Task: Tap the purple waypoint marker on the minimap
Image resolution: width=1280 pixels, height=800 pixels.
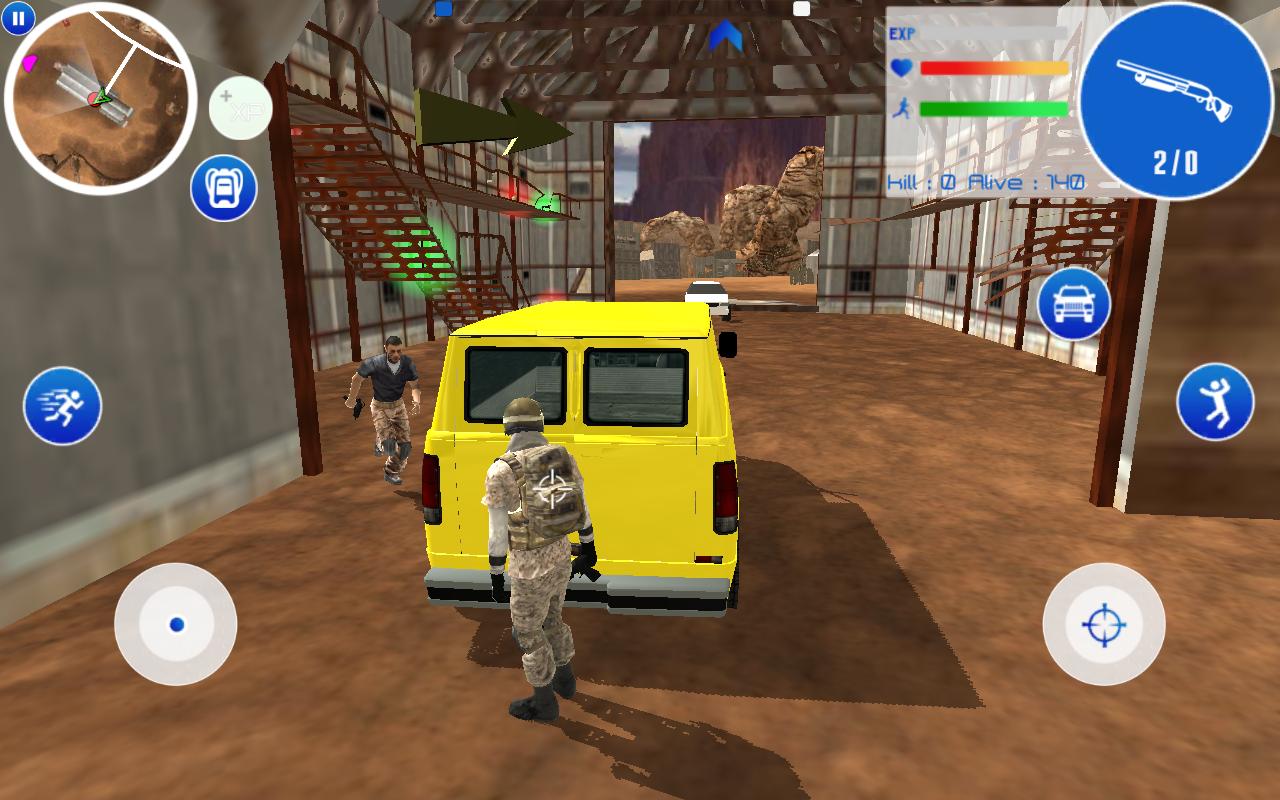Action: (28, 63)
